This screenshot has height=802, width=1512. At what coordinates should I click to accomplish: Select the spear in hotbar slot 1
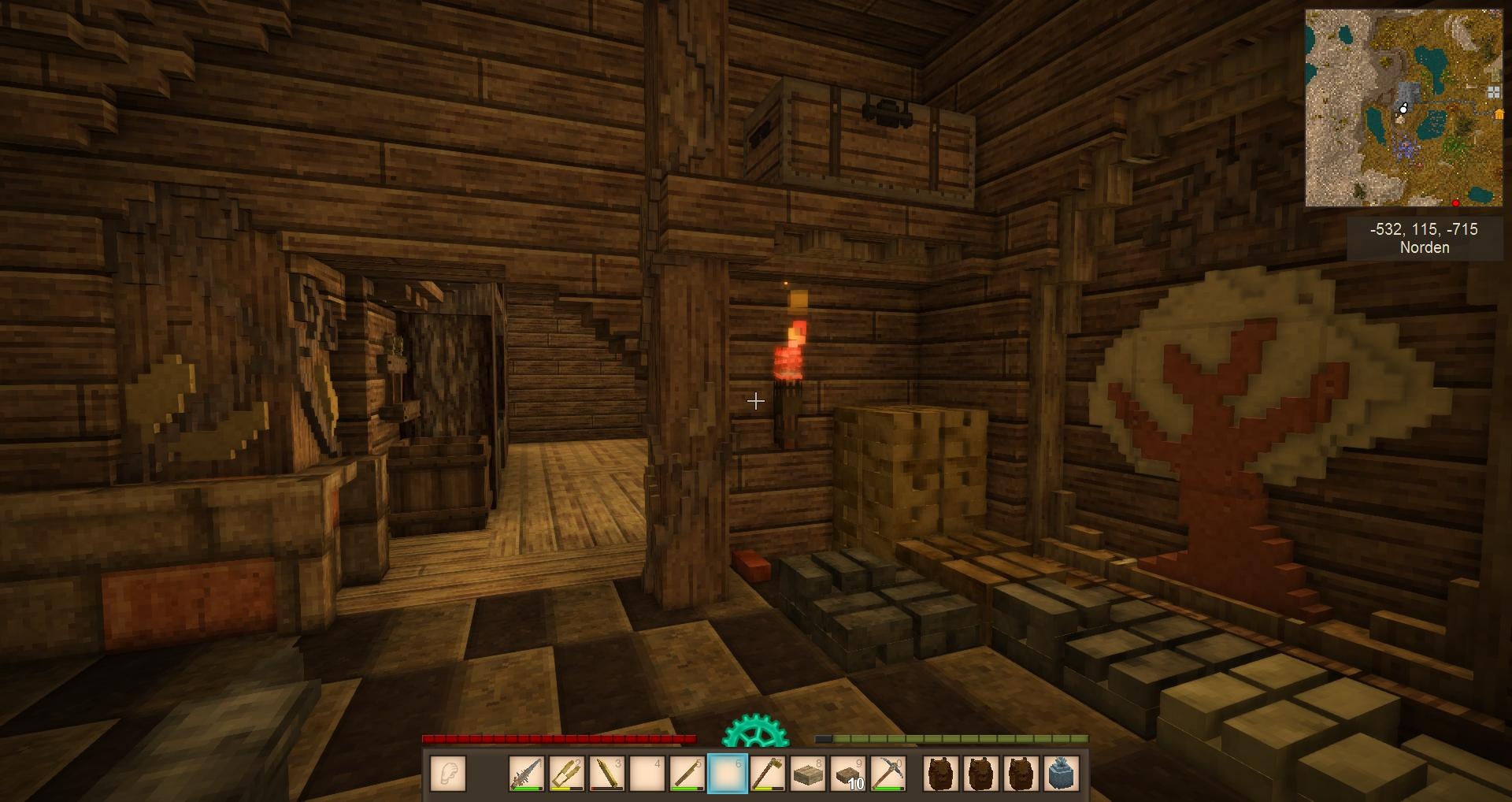tap(527, 773)
